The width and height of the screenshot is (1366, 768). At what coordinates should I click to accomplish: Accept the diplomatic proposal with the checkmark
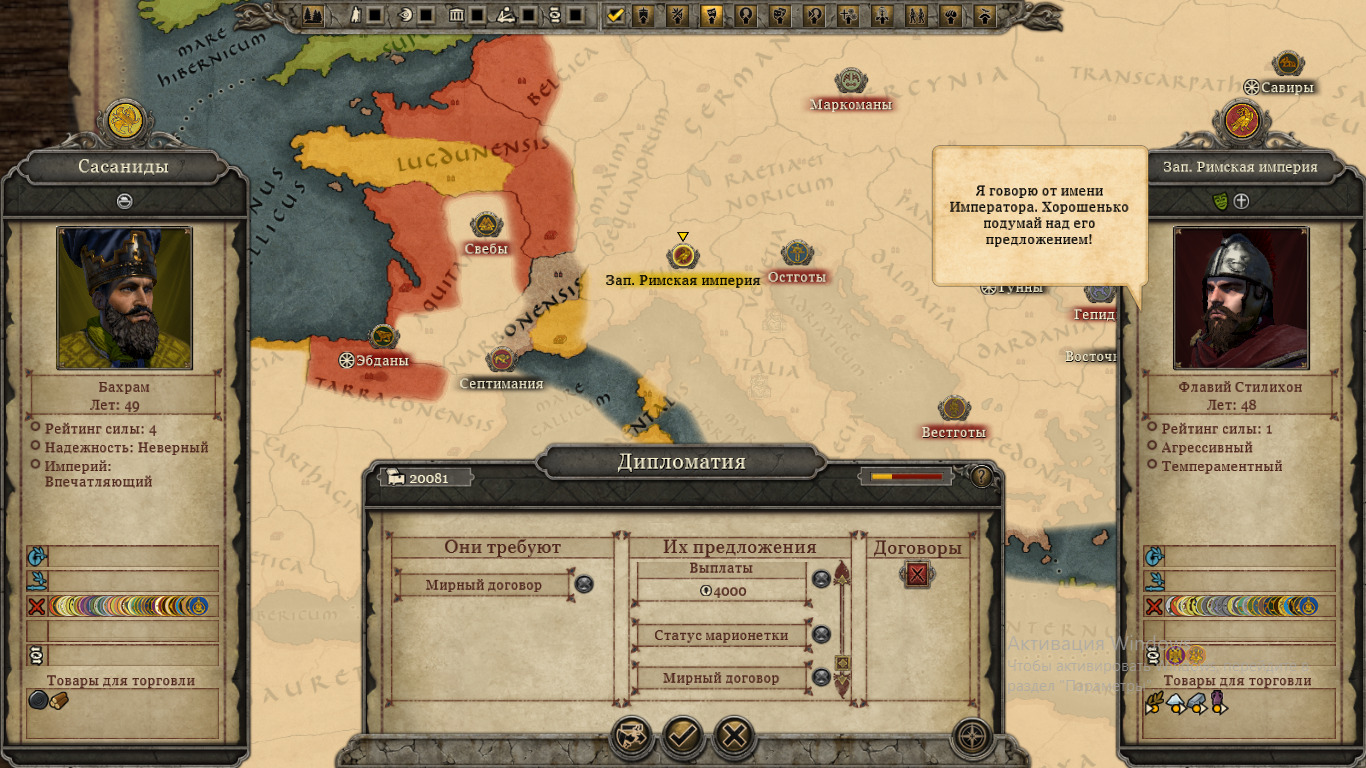point(682,738)
